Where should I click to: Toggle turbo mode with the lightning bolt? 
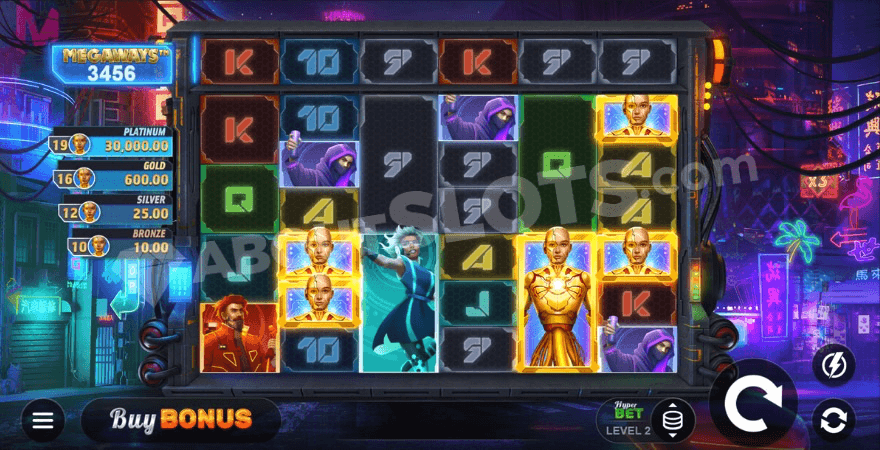(832, 367)
